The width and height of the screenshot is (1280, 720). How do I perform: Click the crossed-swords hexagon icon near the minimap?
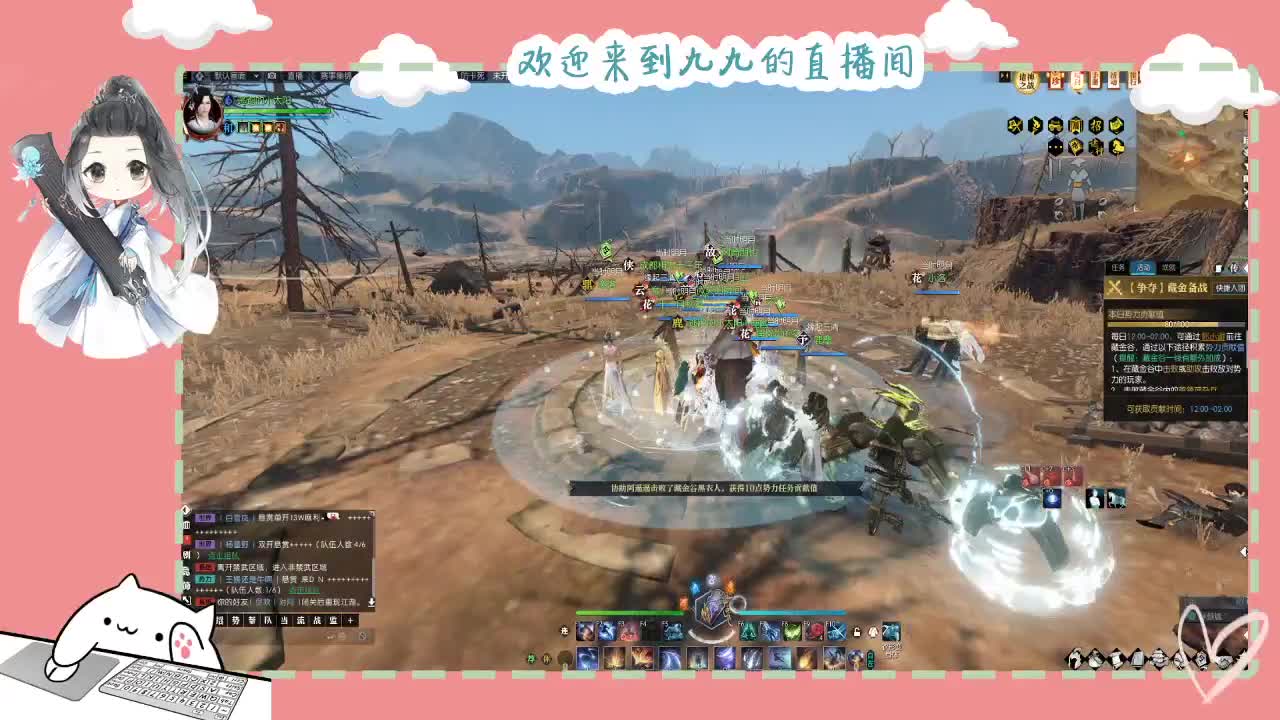tap(1013, 124)
